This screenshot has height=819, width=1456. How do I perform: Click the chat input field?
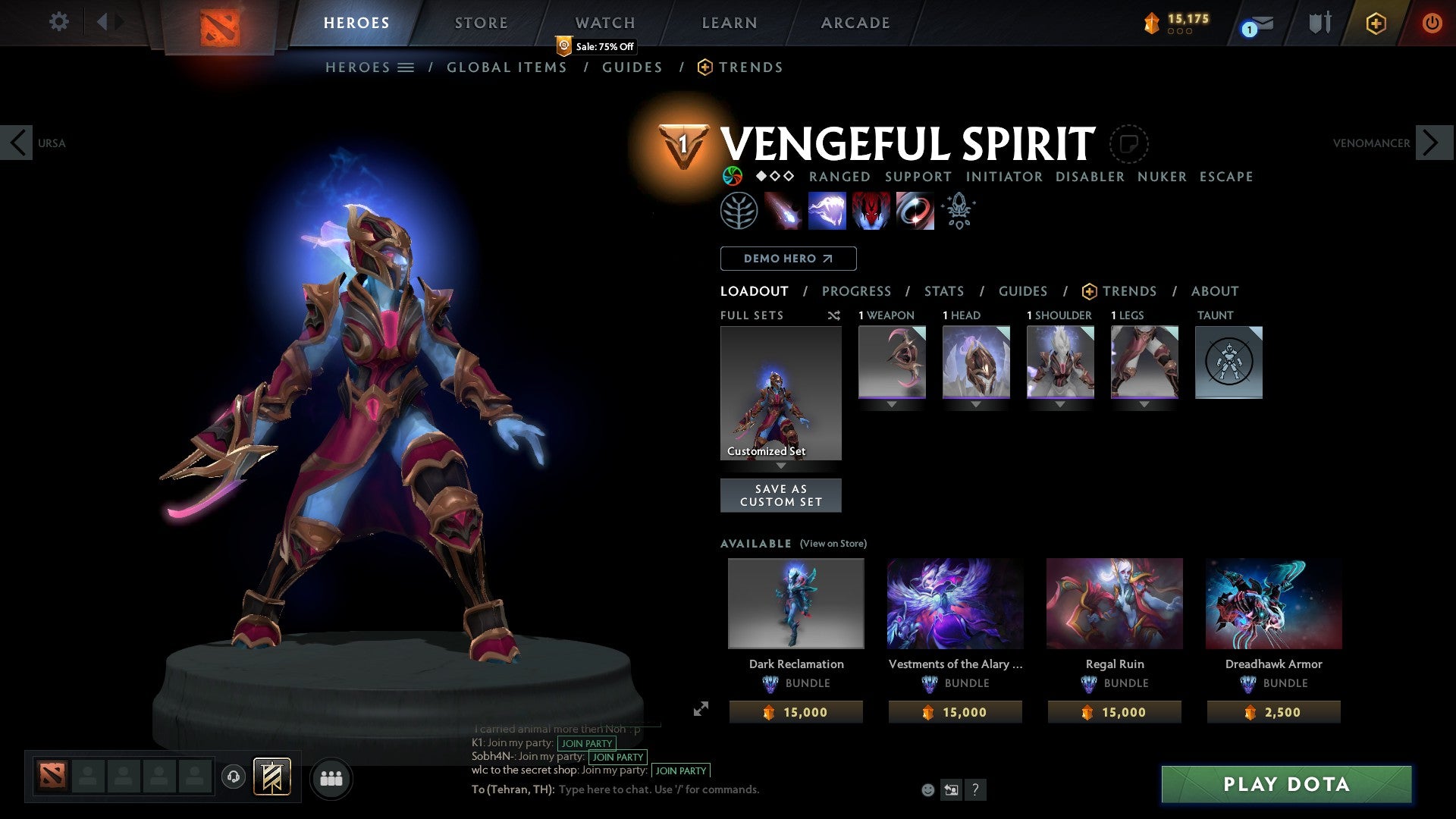(660, 789)
